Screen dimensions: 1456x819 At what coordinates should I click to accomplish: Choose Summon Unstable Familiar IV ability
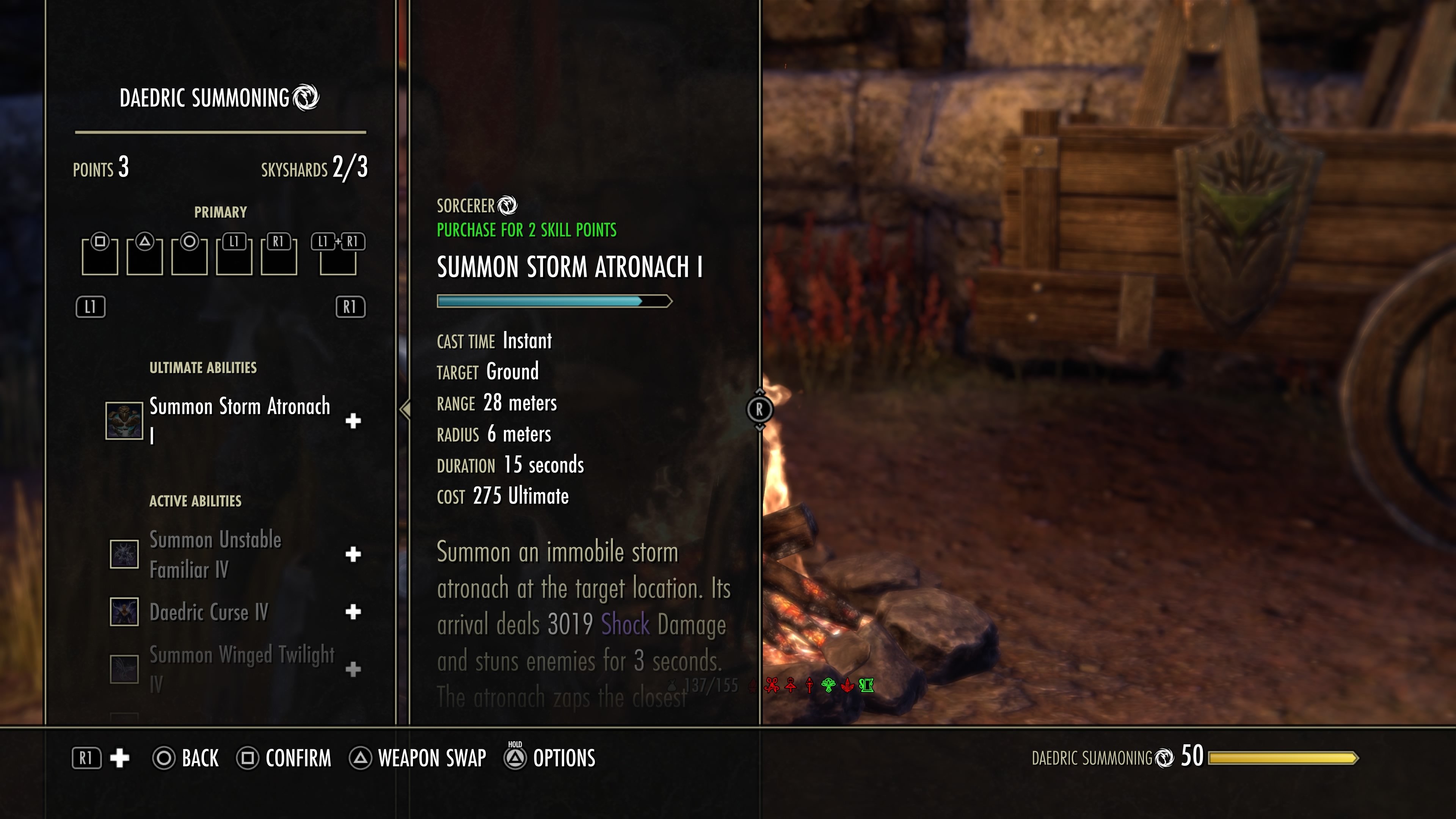click(x=215, y=554)
